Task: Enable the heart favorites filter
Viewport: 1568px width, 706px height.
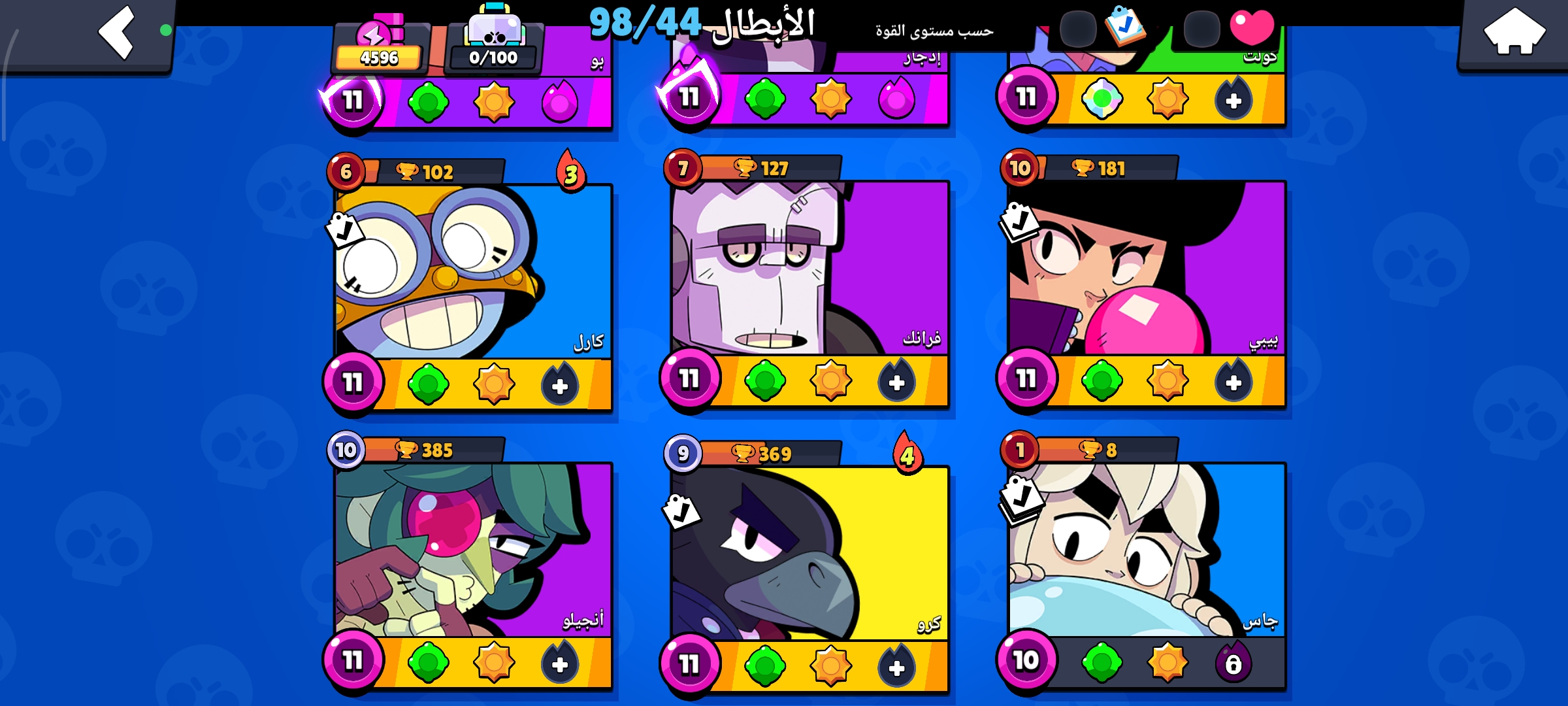Action: point(1252,27)
